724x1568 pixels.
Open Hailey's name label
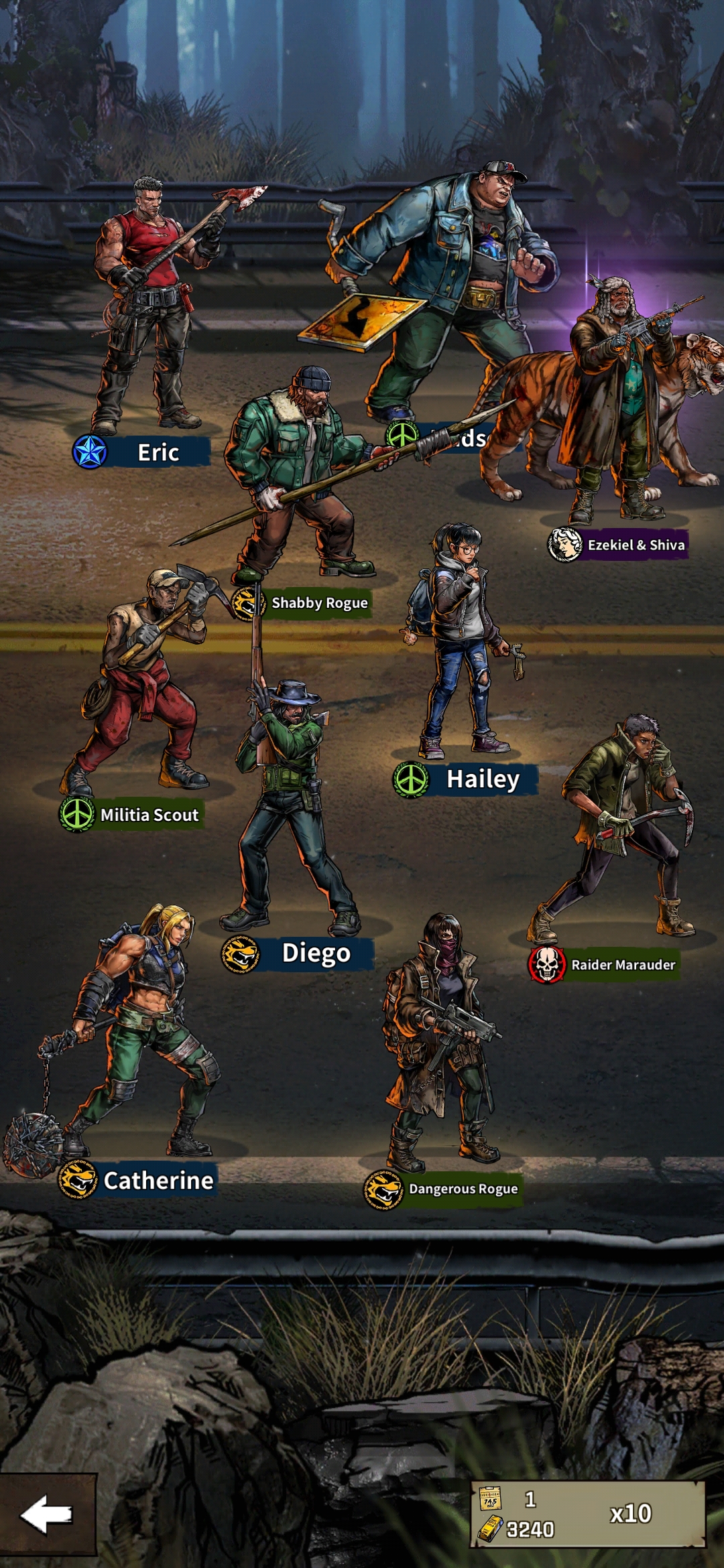[483, 779]
